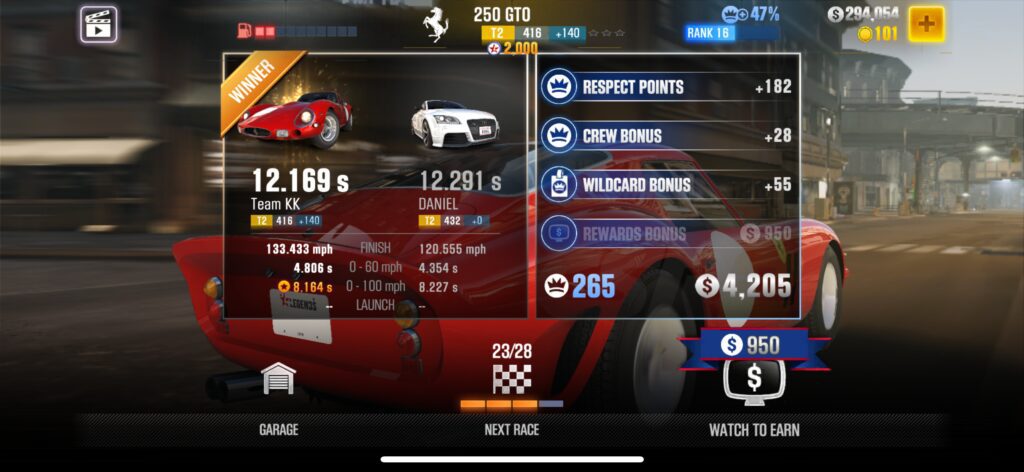The height and width of the screenshot is (472, 1024).
Task: Open the replay clapperboard icon
Action: pos(98,23)
